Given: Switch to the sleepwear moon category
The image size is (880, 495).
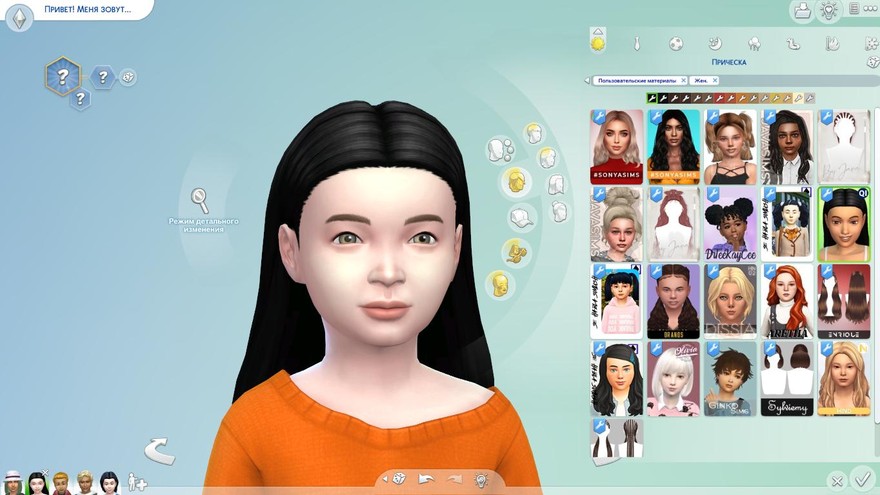Looking at the screenshot, I should pyautogui.click(x=714, y=44).
